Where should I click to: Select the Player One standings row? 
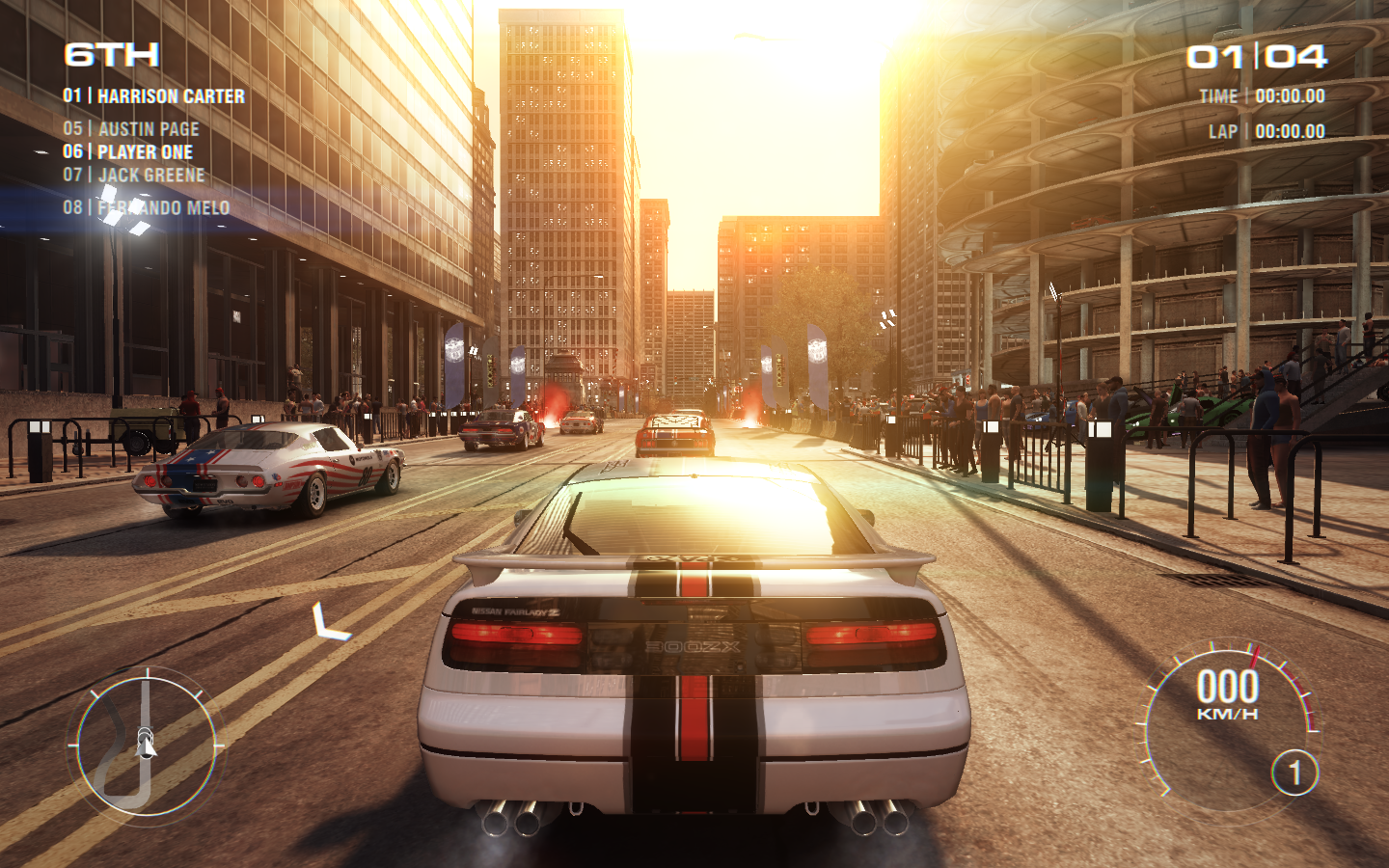(x=128, y=152)
